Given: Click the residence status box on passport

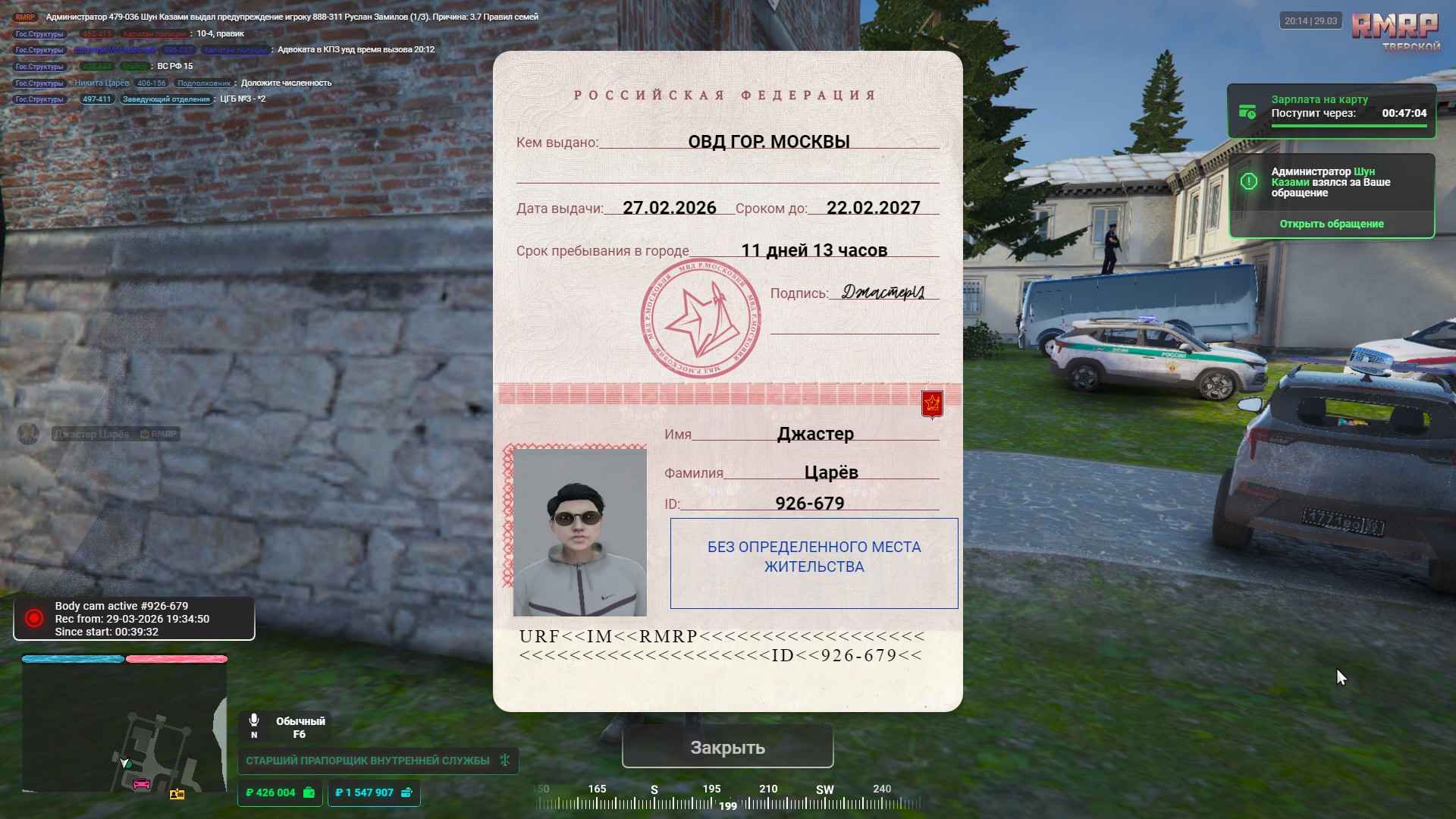Looking at the screenshot, I should (x=814, y=563).
